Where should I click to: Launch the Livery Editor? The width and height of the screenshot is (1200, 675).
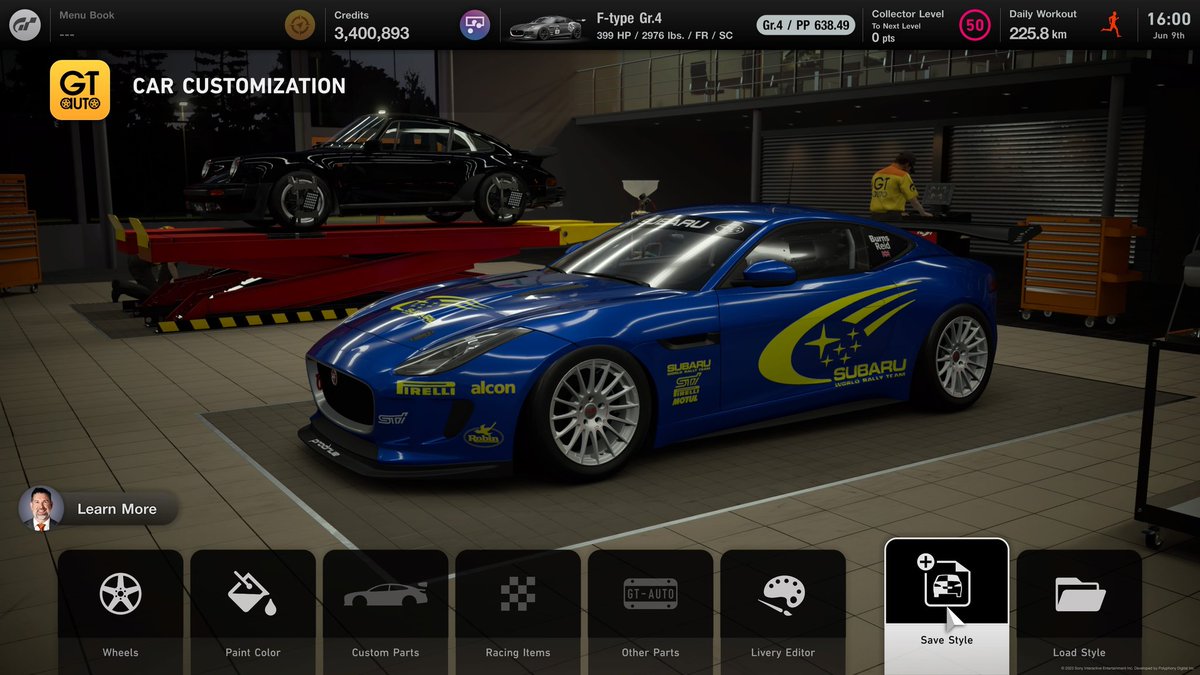[x=783, y=608]
